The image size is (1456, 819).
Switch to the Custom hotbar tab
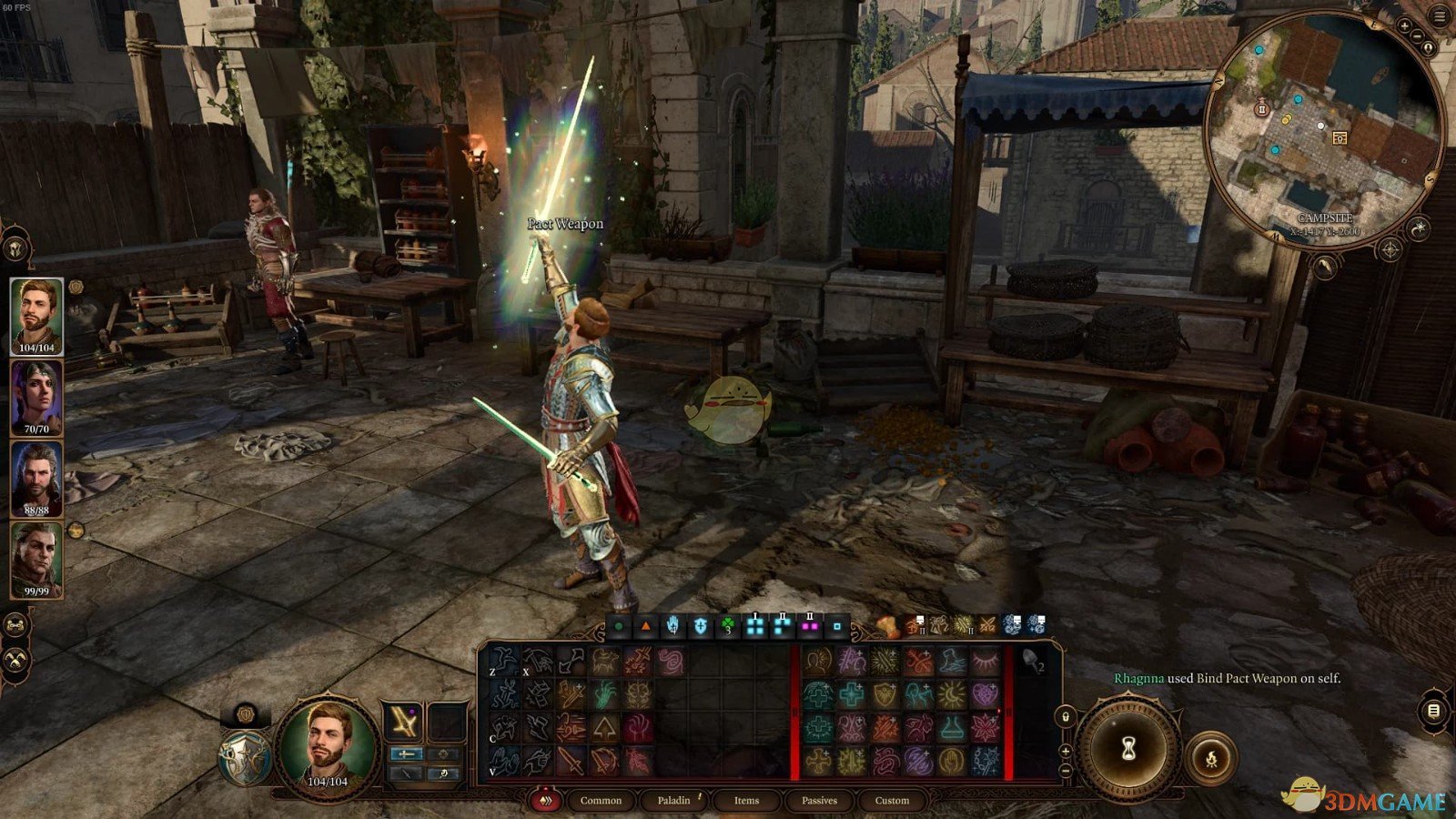point(892,801)
